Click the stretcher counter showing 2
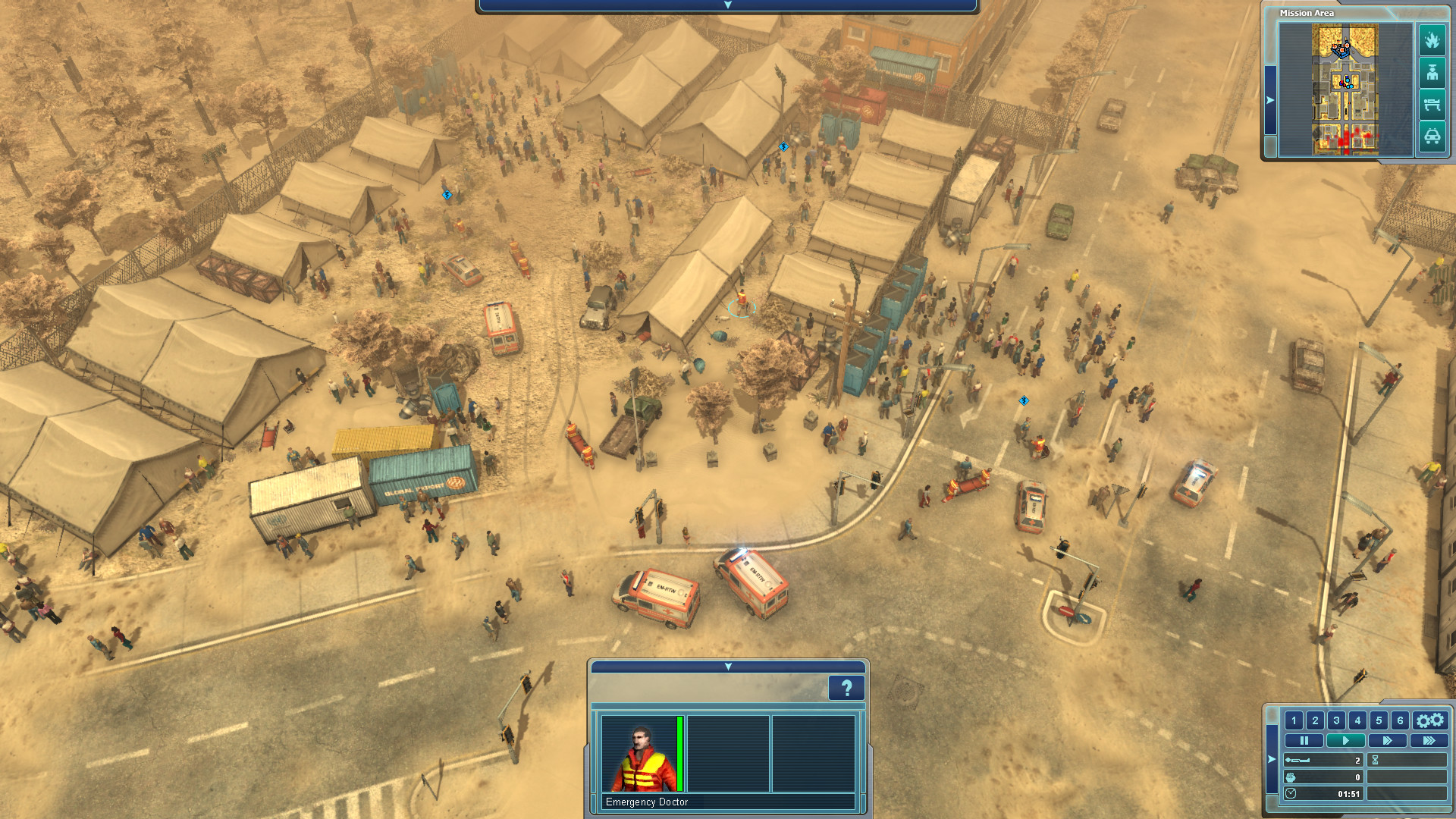 [1323, 758]
